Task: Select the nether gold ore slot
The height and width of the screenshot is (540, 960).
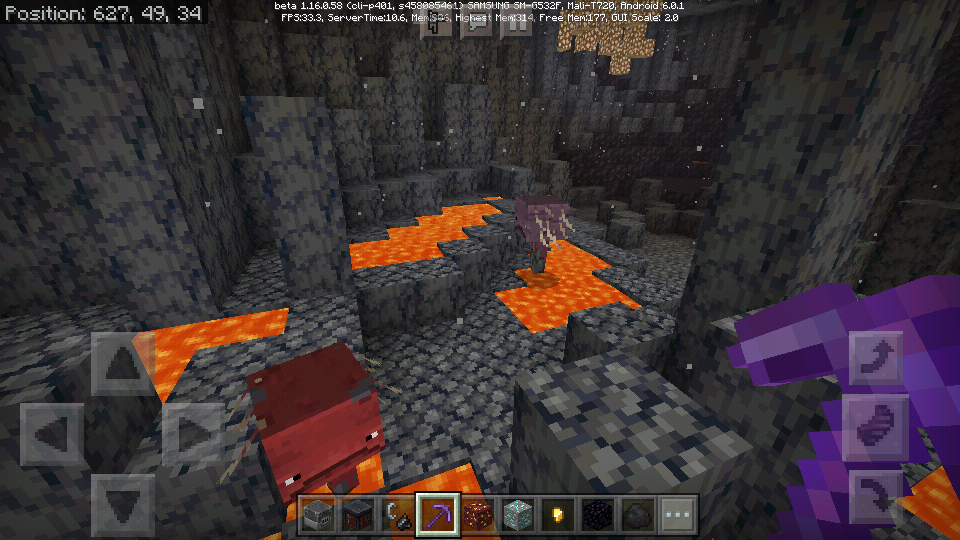Action: click(x=478, y=516)
